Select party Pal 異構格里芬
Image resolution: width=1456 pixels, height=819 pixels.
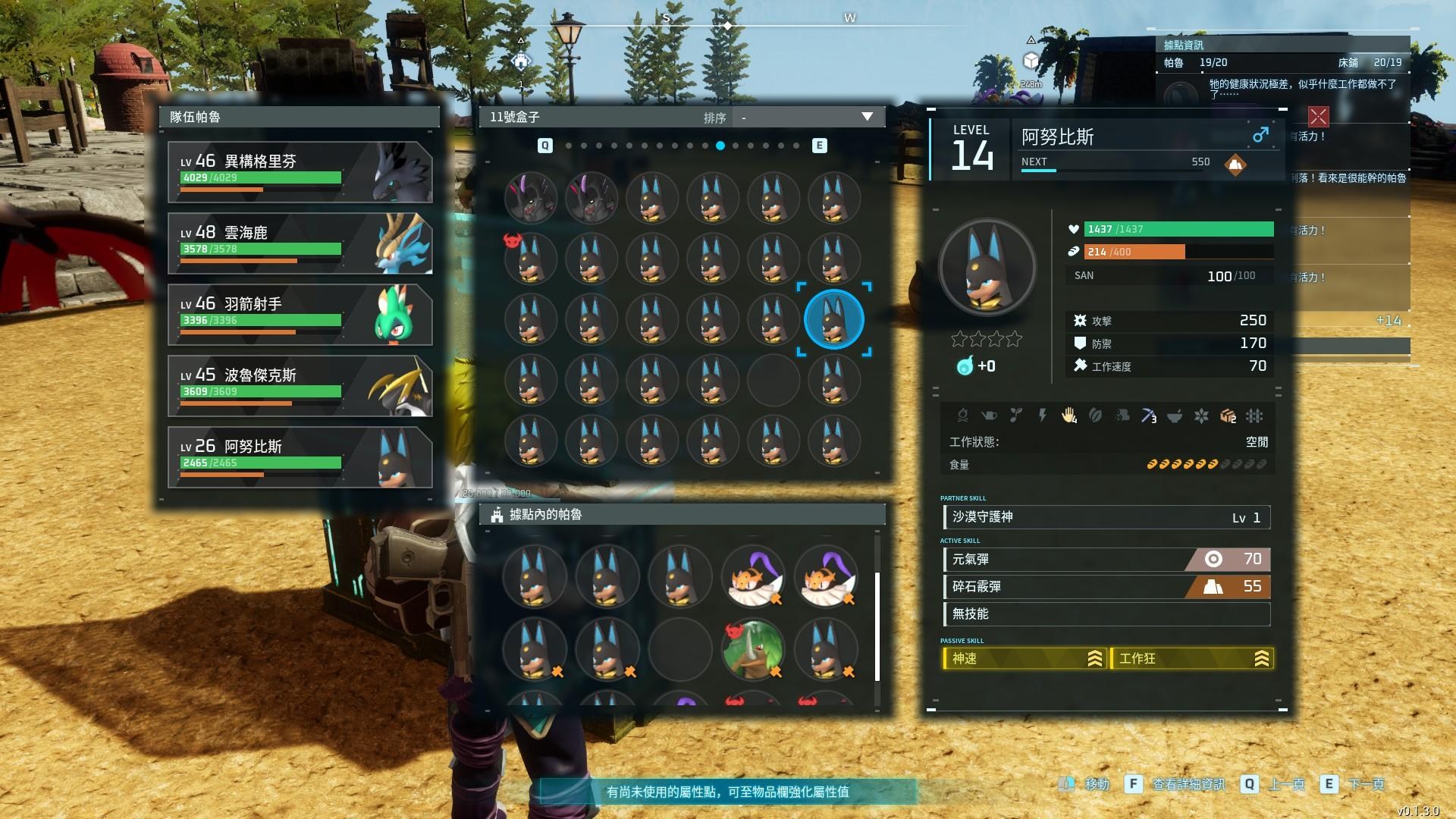pos(300,172)
